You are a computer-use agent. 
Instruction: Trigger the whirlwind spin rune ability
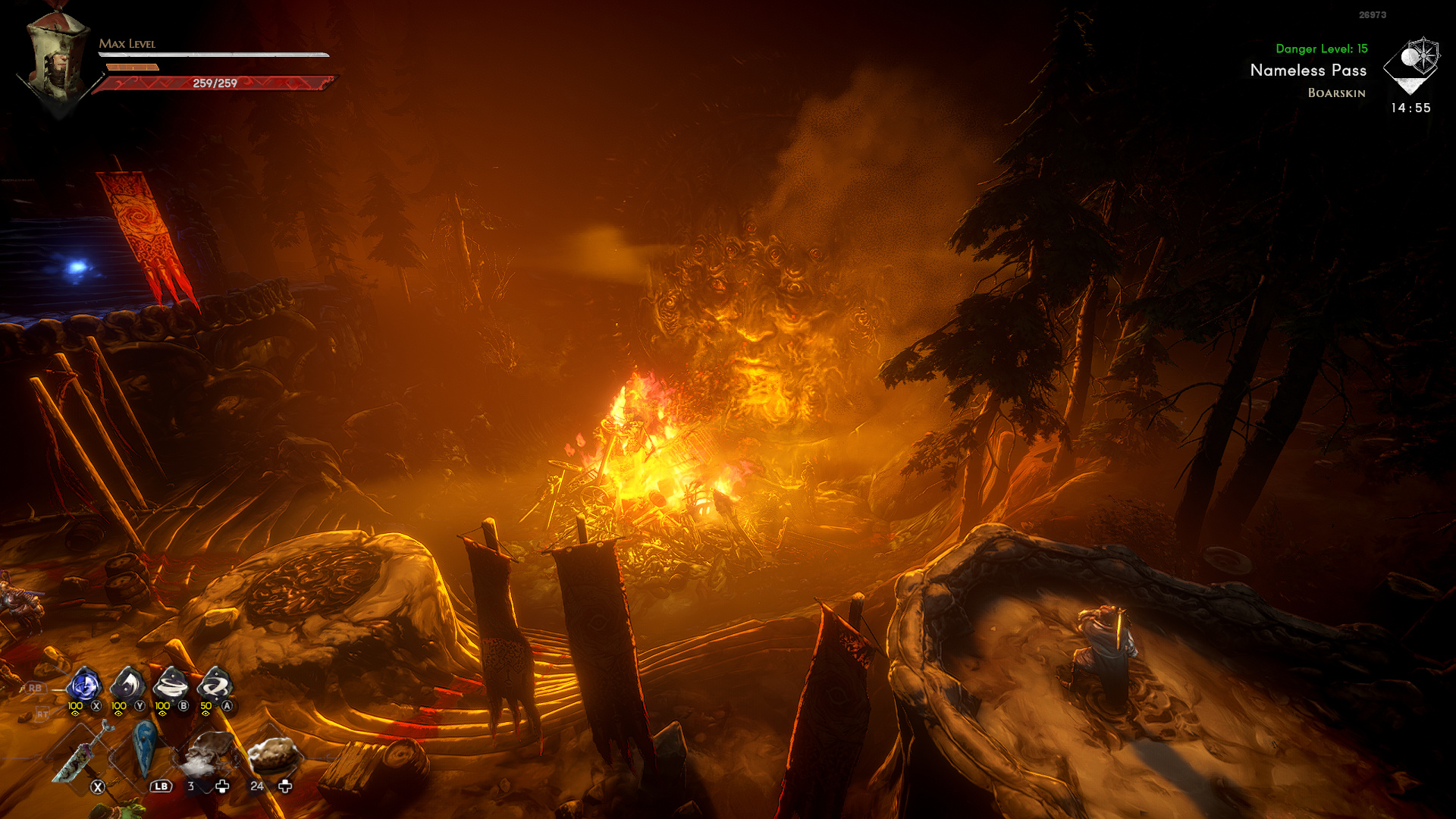(171, 686)
